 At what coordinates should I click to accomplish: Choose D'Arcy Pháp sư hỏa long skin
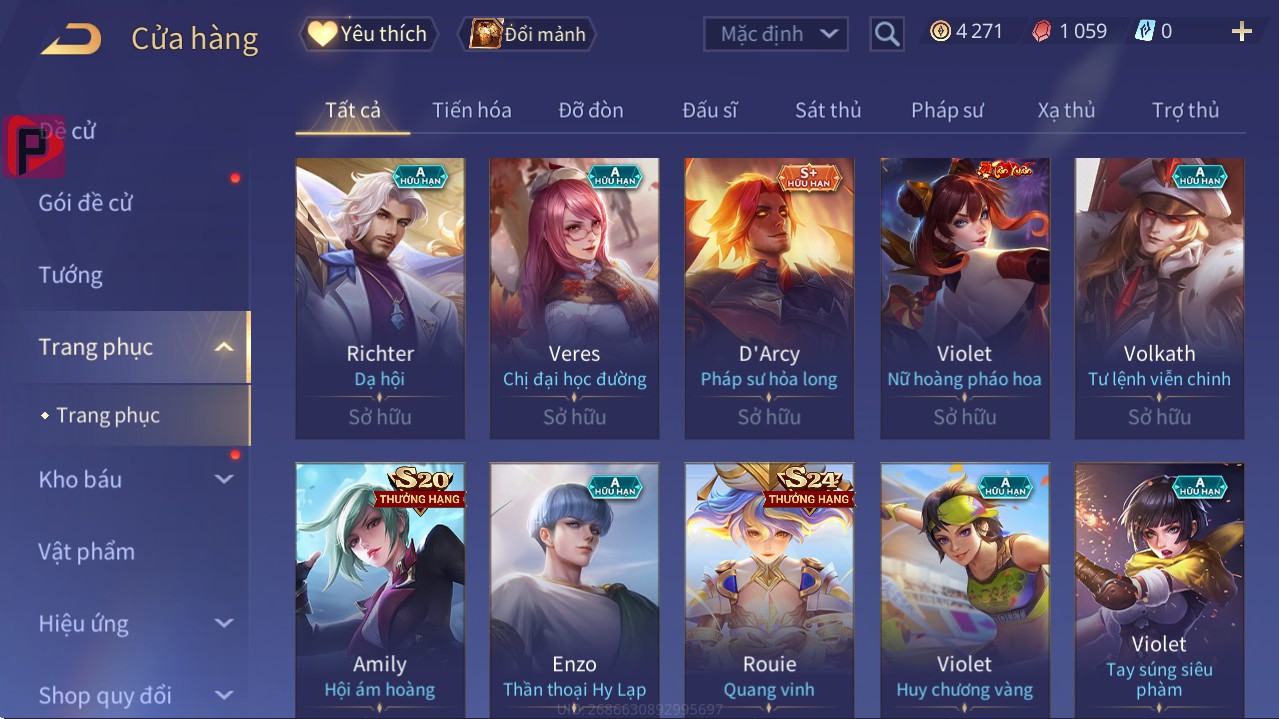pyautogui.click(x=769, y=298)
